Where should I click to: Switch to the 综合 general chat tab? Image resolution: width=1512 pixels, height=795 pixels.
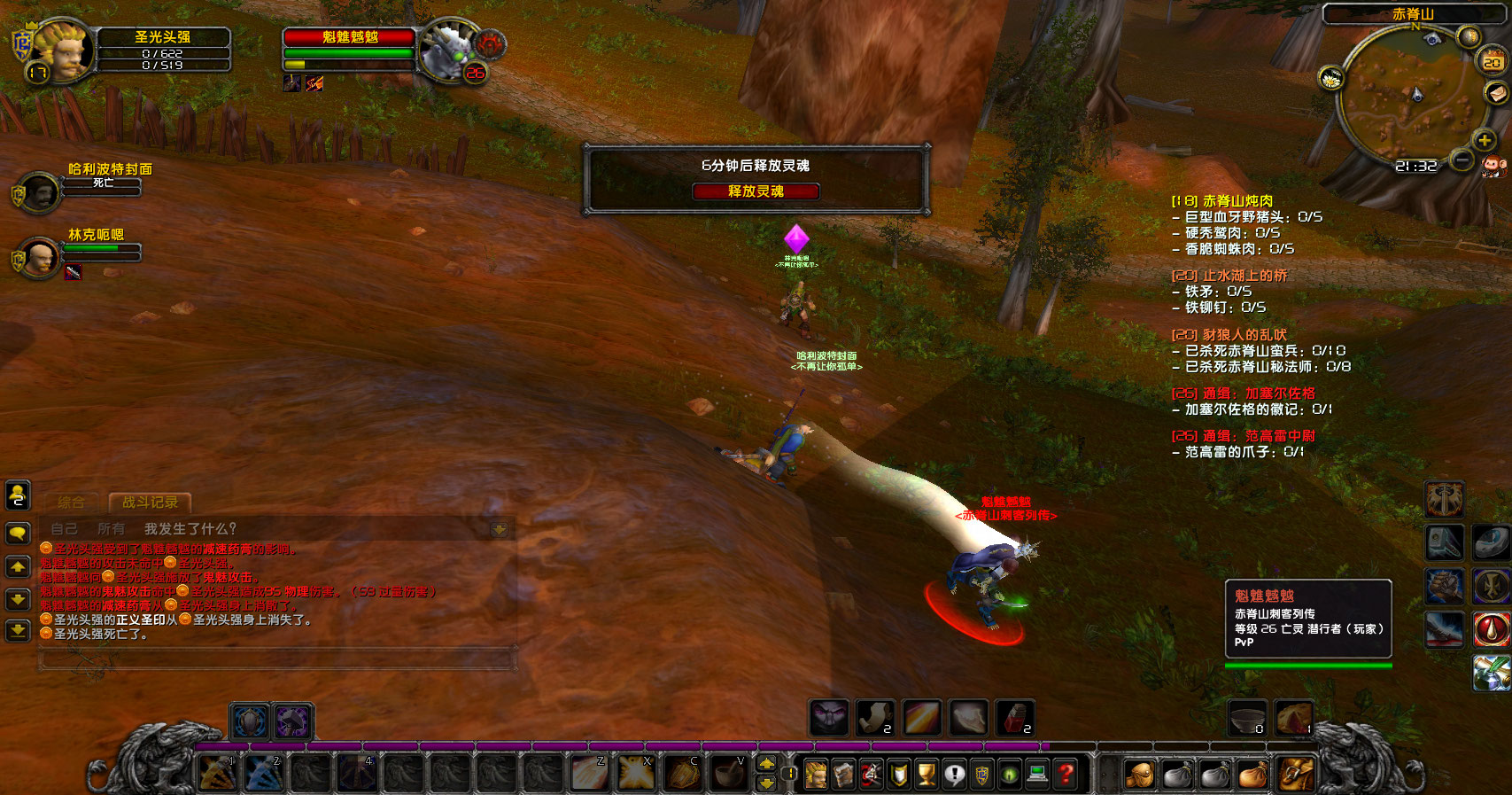coord(71,503)
